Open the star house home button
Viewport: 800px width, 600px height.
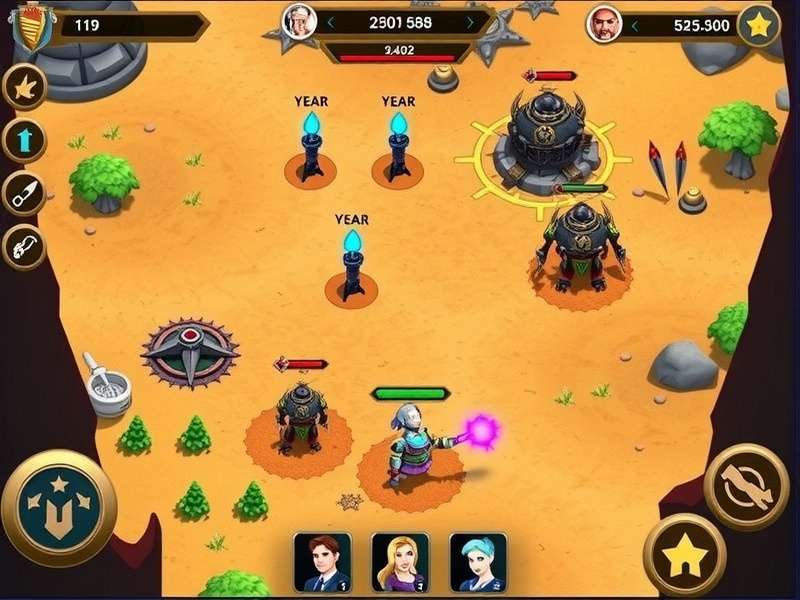(684, 555)
